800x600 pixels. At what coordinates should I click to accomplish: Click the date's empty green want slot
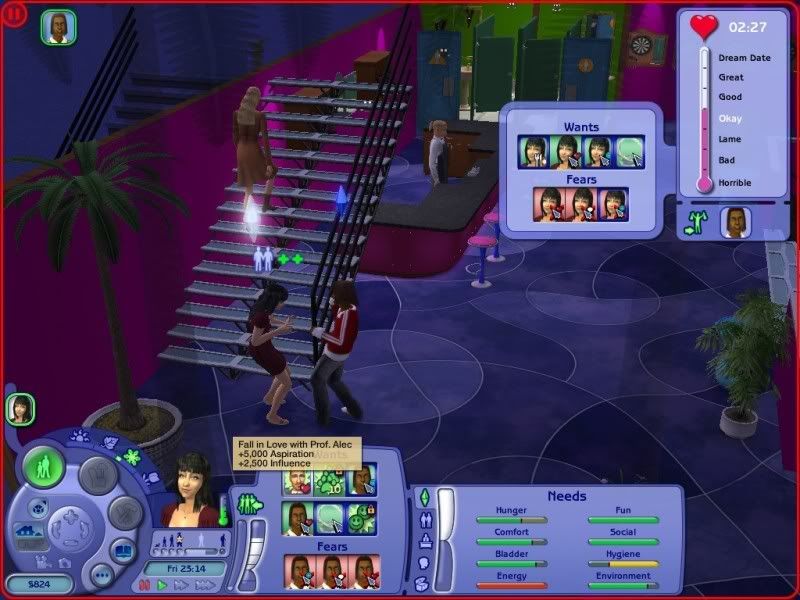click(629, 153)
